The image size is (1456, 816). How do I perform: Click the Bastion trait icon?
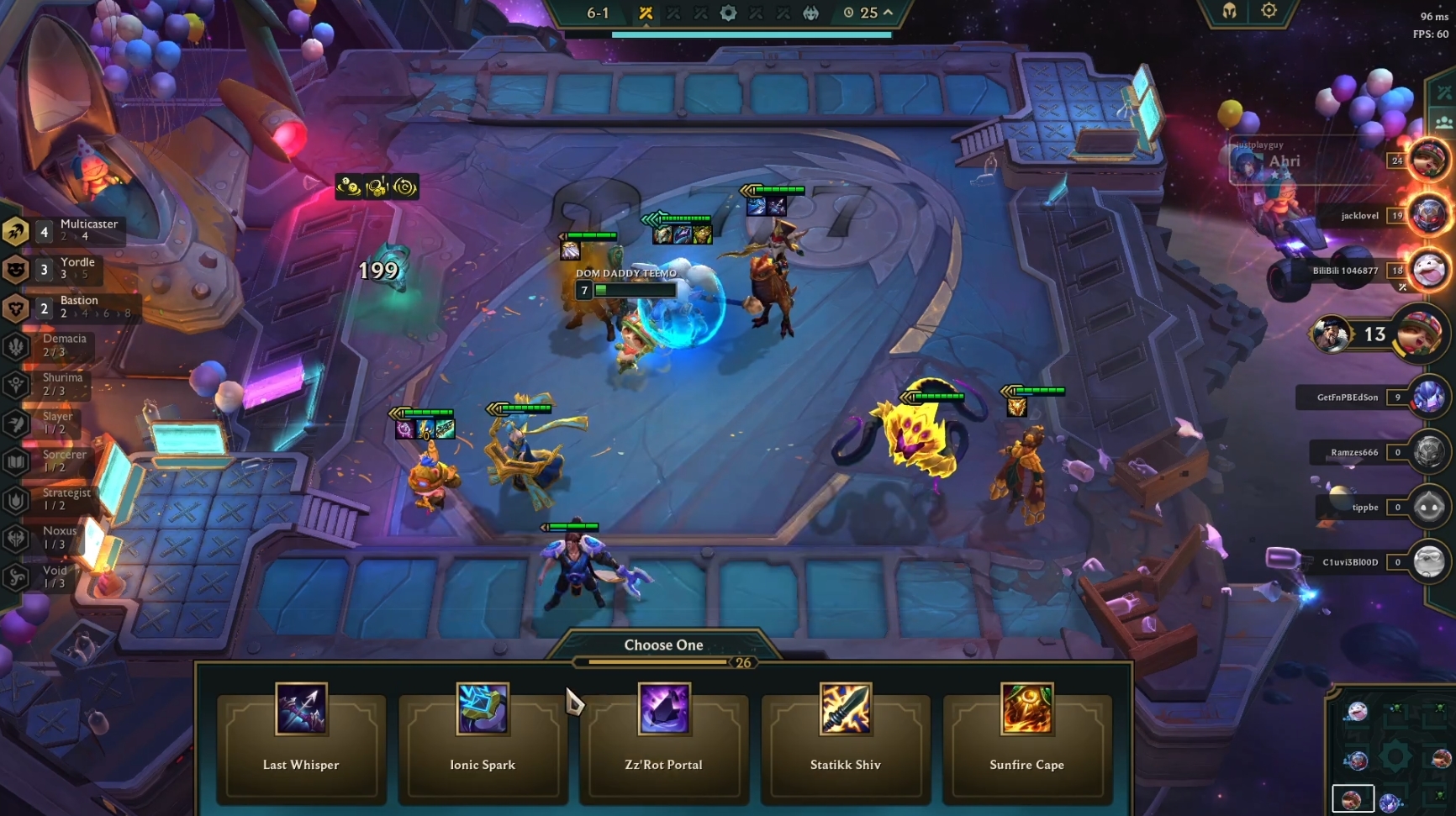click(13, 307)
